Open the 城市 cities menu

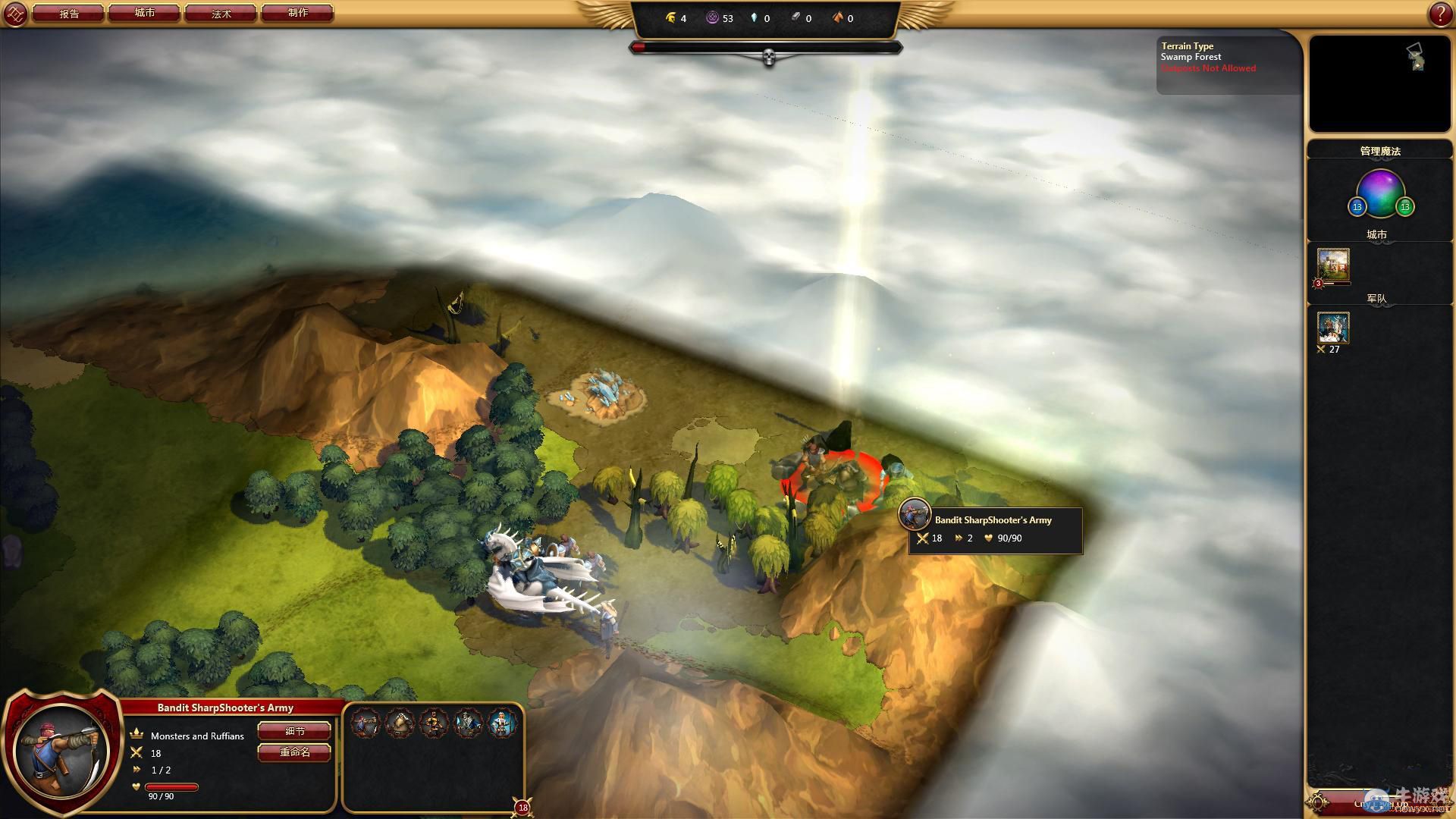tap(145, 14)
